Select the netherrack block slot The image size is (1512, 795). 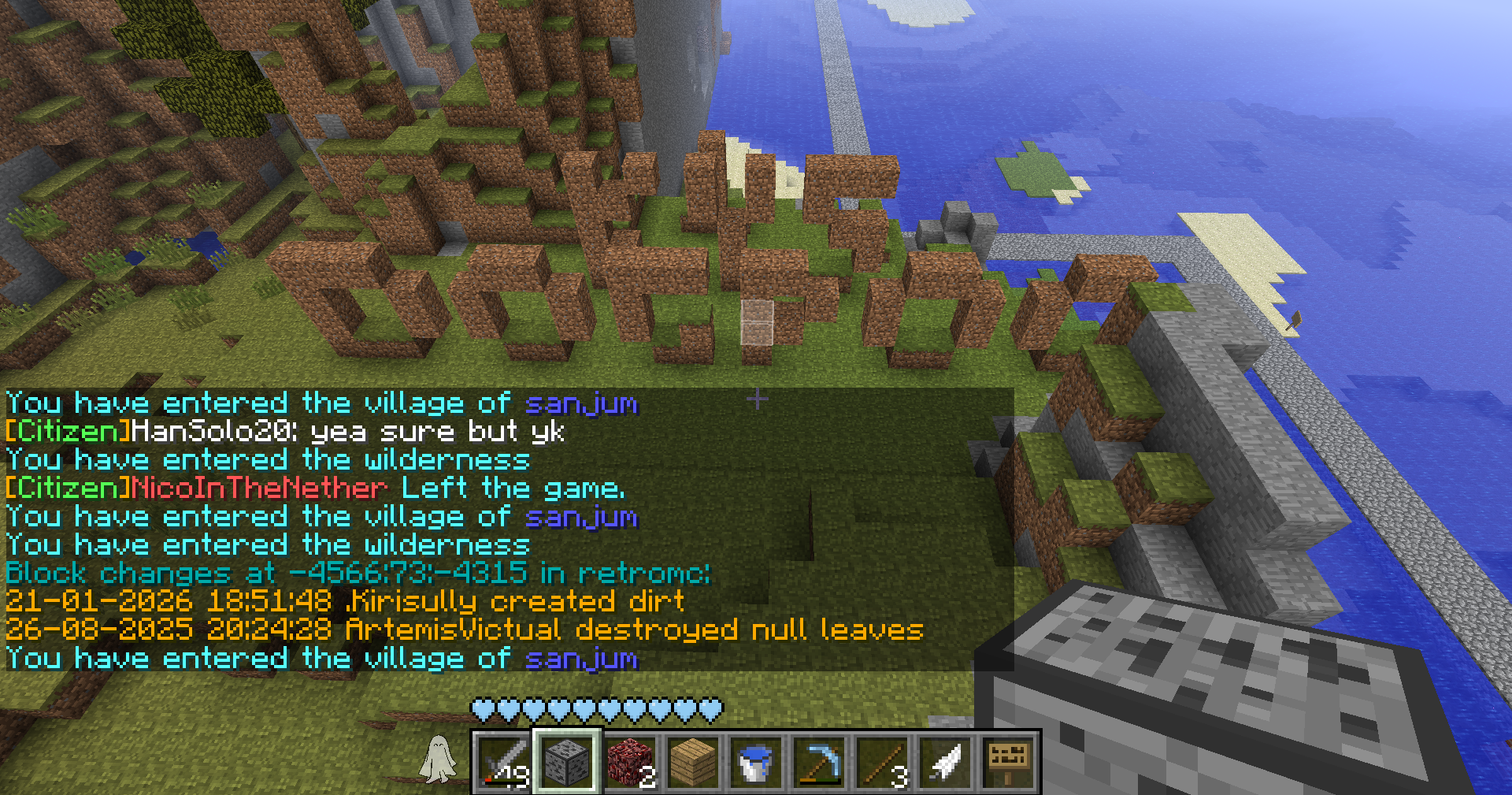click(x=630, y=762)
